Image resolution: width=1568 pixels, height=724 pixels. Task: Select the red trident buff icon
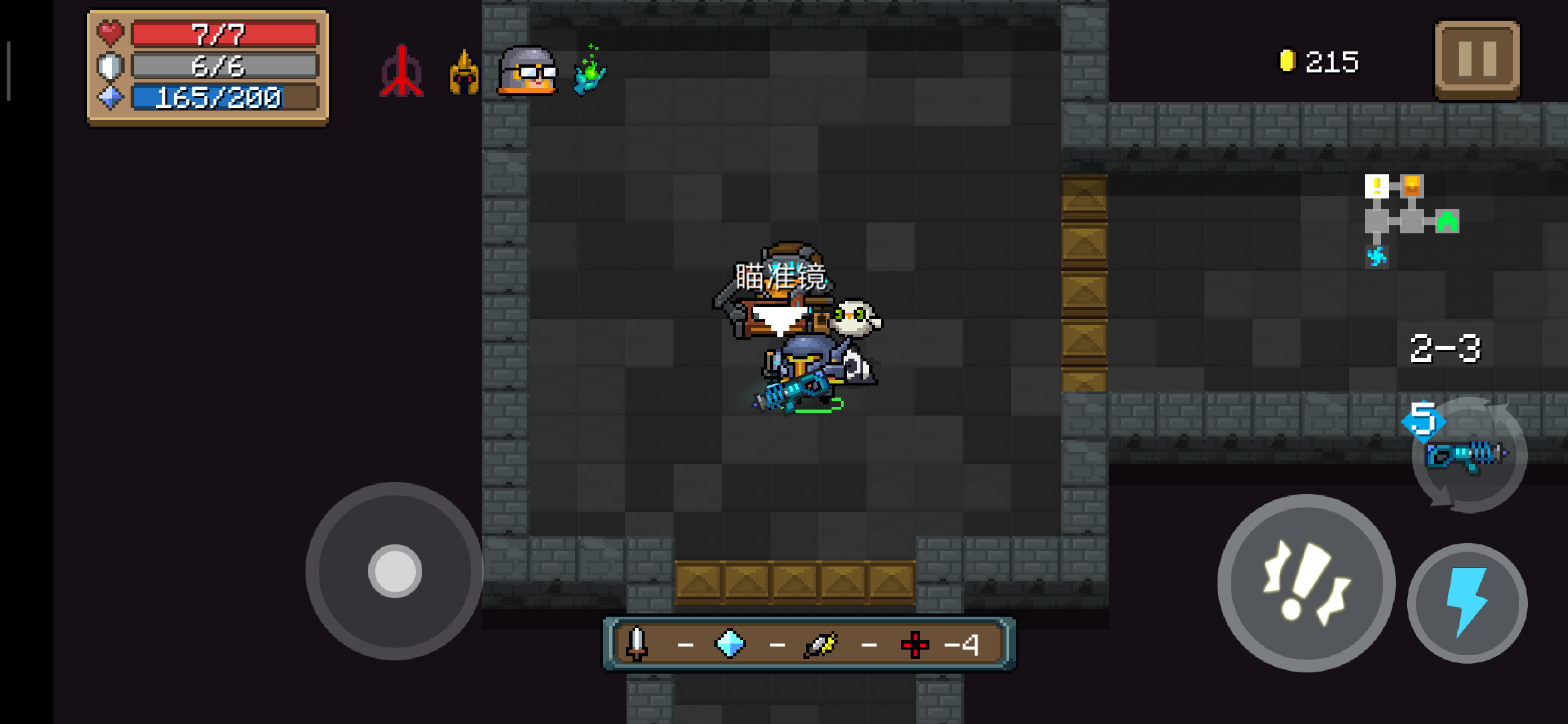tap(401, 72)
